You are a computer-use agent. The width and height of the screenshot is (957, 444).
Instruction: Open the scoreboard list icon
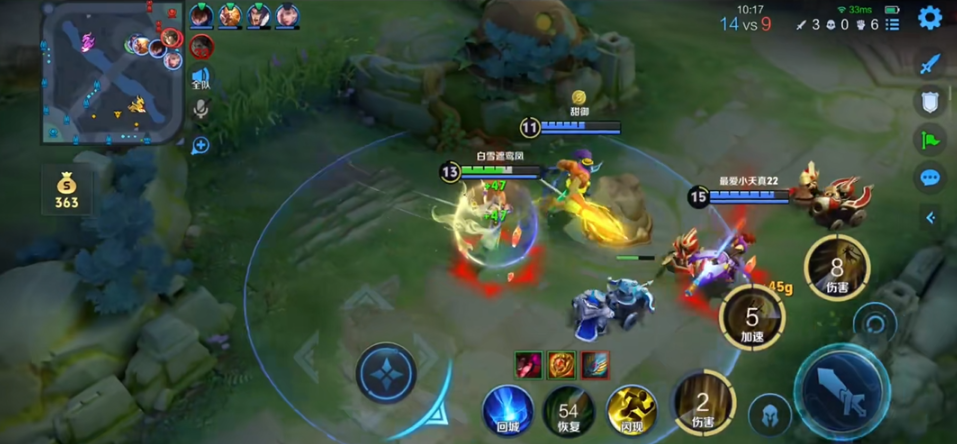[x=892, y=24]
